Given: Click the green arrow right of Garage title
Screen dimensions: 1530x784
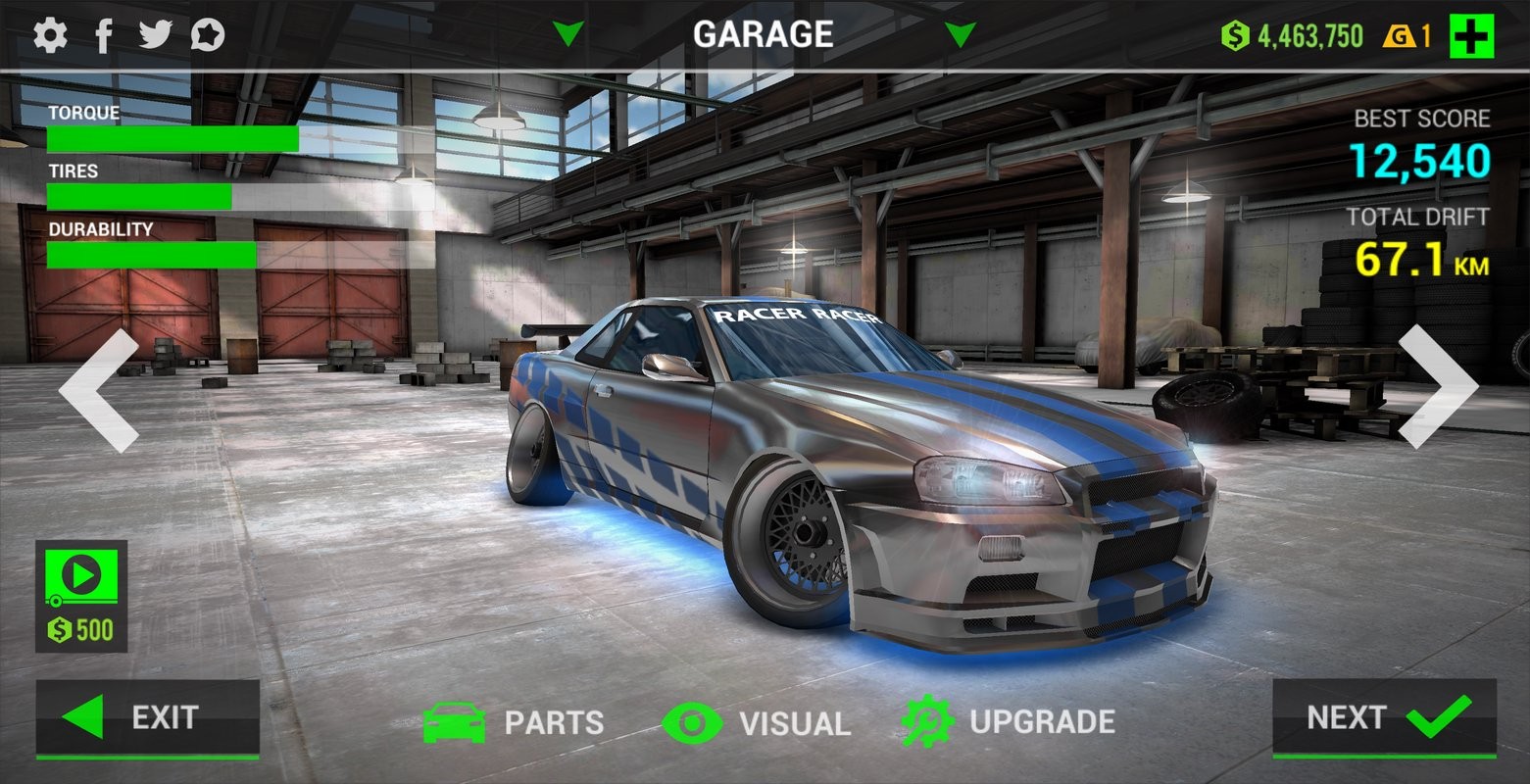Looking at the screenshot, I should point(961,35).
